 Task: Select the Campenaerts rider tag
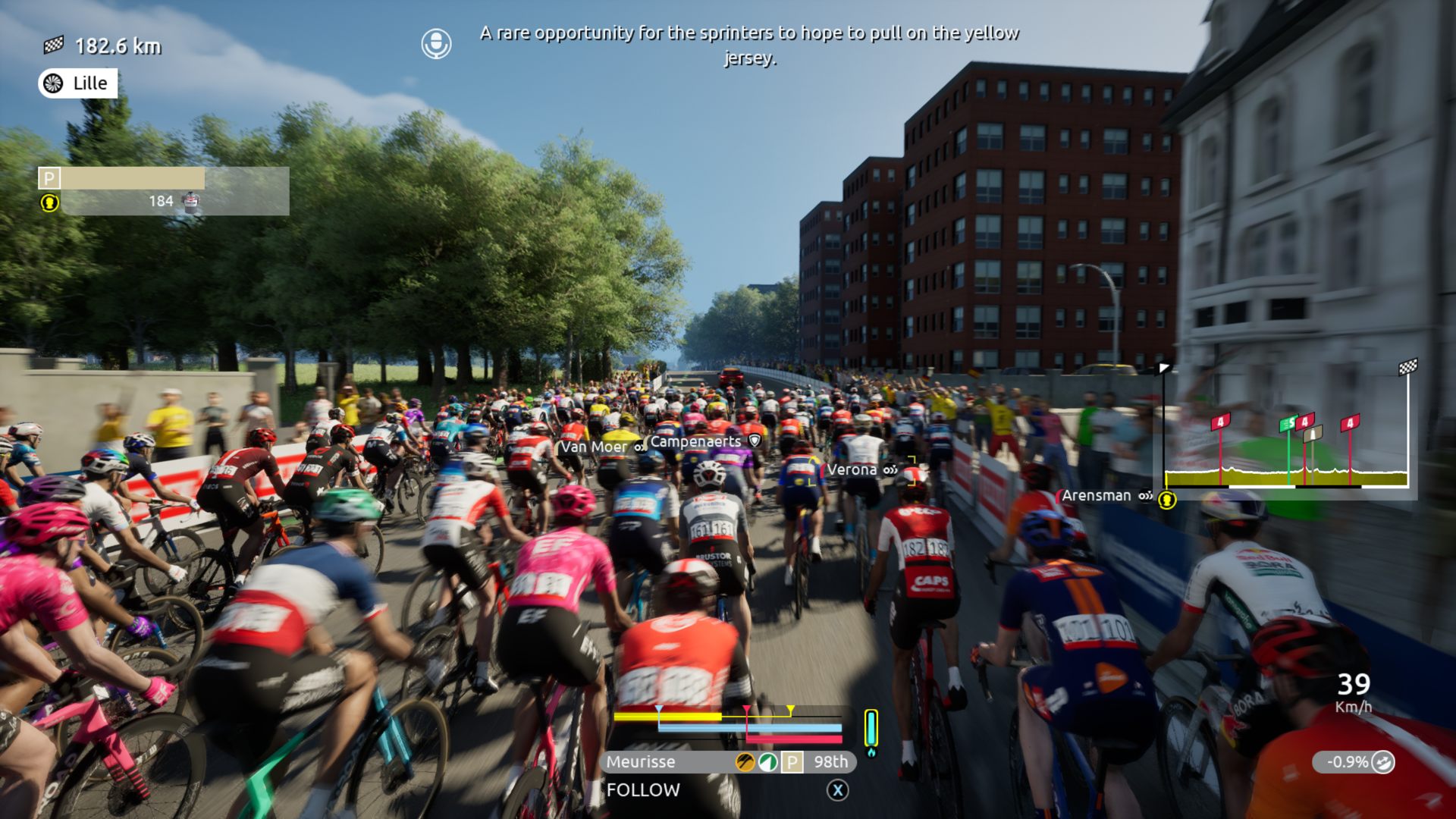pyautogui.click(x=695, y=441)
